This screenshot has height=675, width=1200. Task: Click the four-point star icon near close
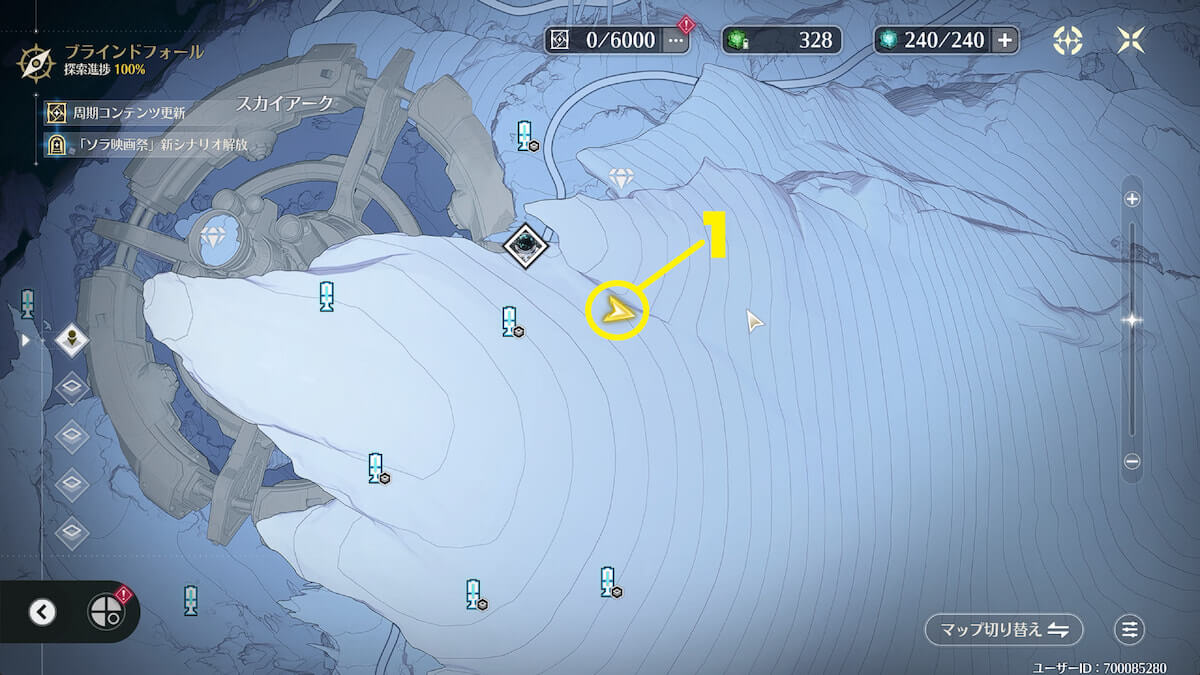coord(1068,40)
